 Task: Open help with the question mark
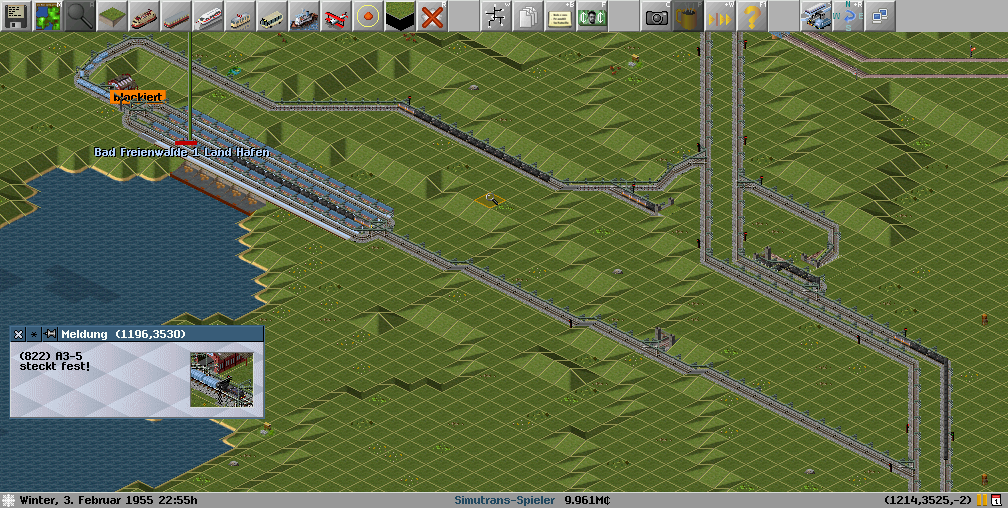click(x=752, y=16)
